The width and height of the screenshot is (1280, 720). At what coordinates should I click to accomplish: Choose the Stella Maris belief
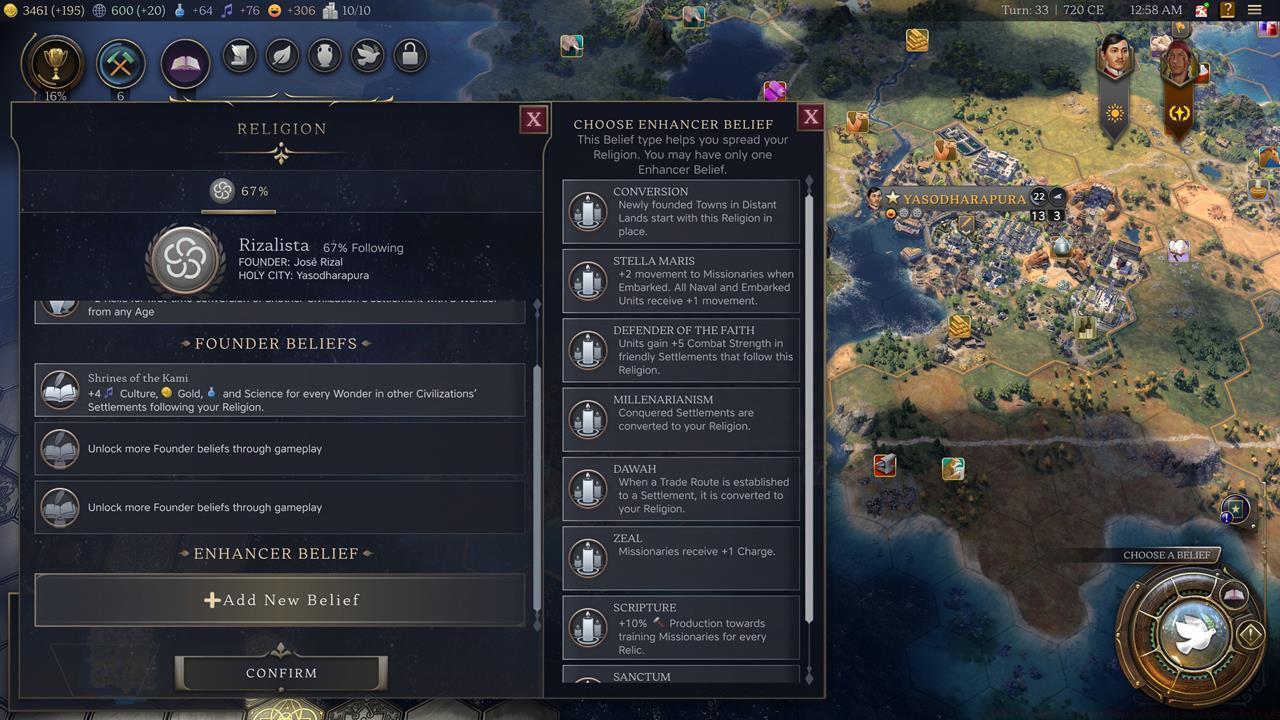click(x=681, y=281)
